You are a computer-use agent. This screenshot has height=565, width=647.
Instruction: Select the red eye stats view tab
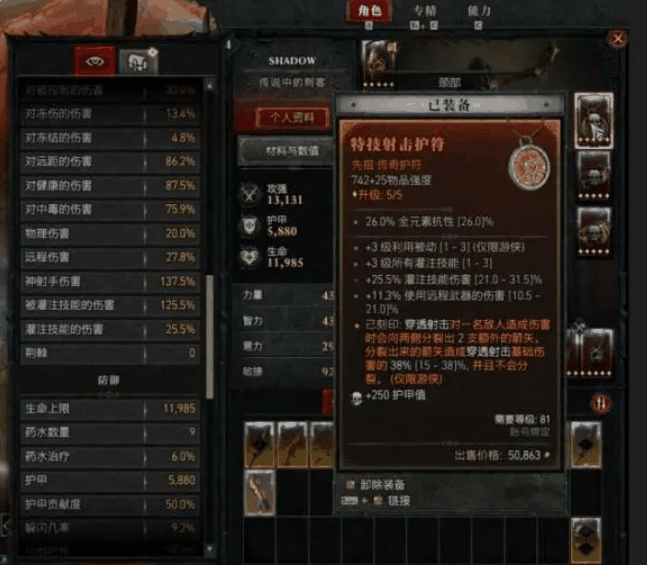[97, 60]
